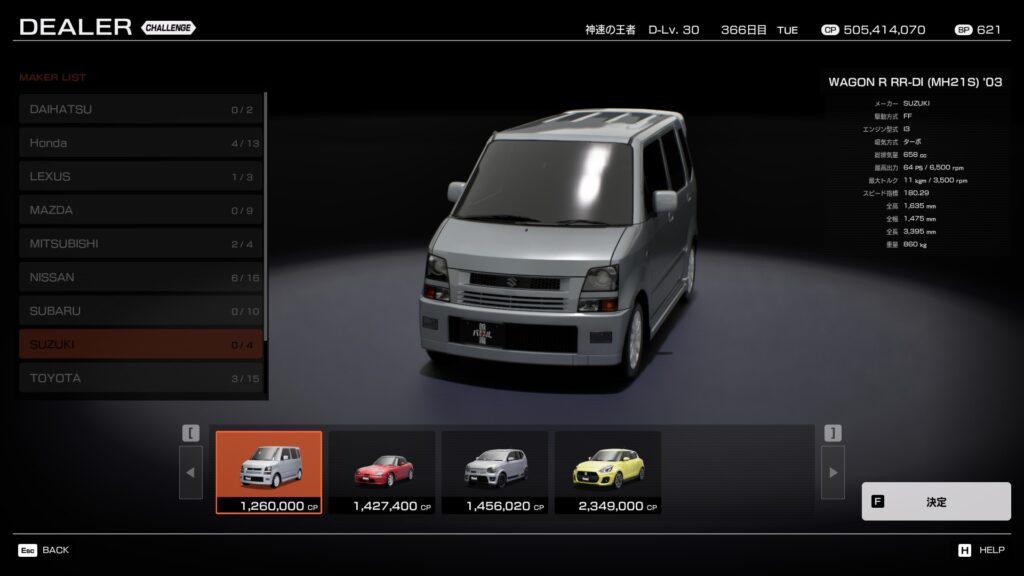
Task: Open the LEXUS maker entry
Action: pos(140,176)
